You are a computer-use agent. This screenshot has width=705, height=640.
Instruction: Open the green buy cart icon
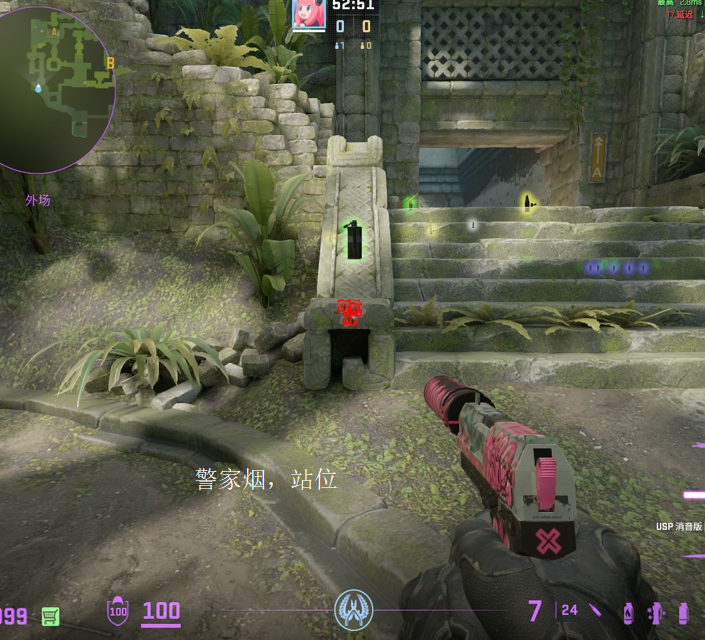51,615
